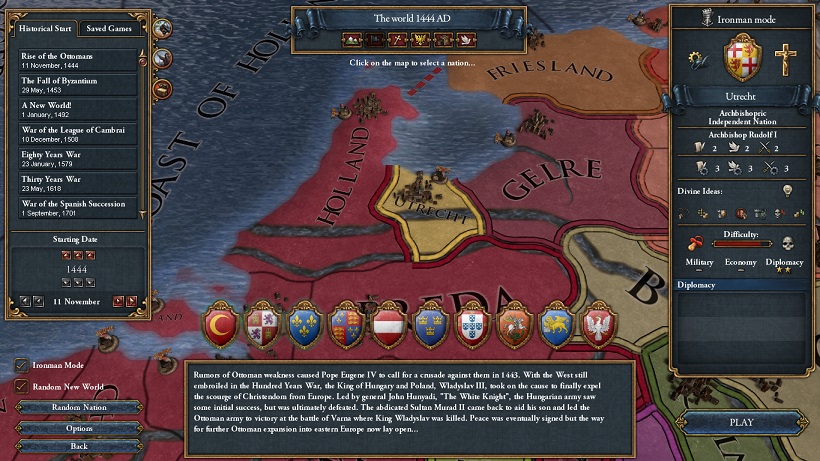
Task: Choose The Fall of Byzantium start date
Action: (78, 84)
